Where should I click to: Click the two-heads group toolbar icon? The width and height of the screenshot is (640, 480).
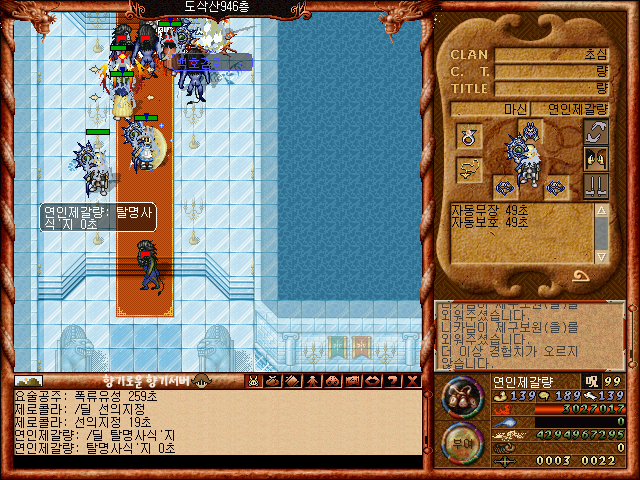pyautogui.click(x=331, y=380)
